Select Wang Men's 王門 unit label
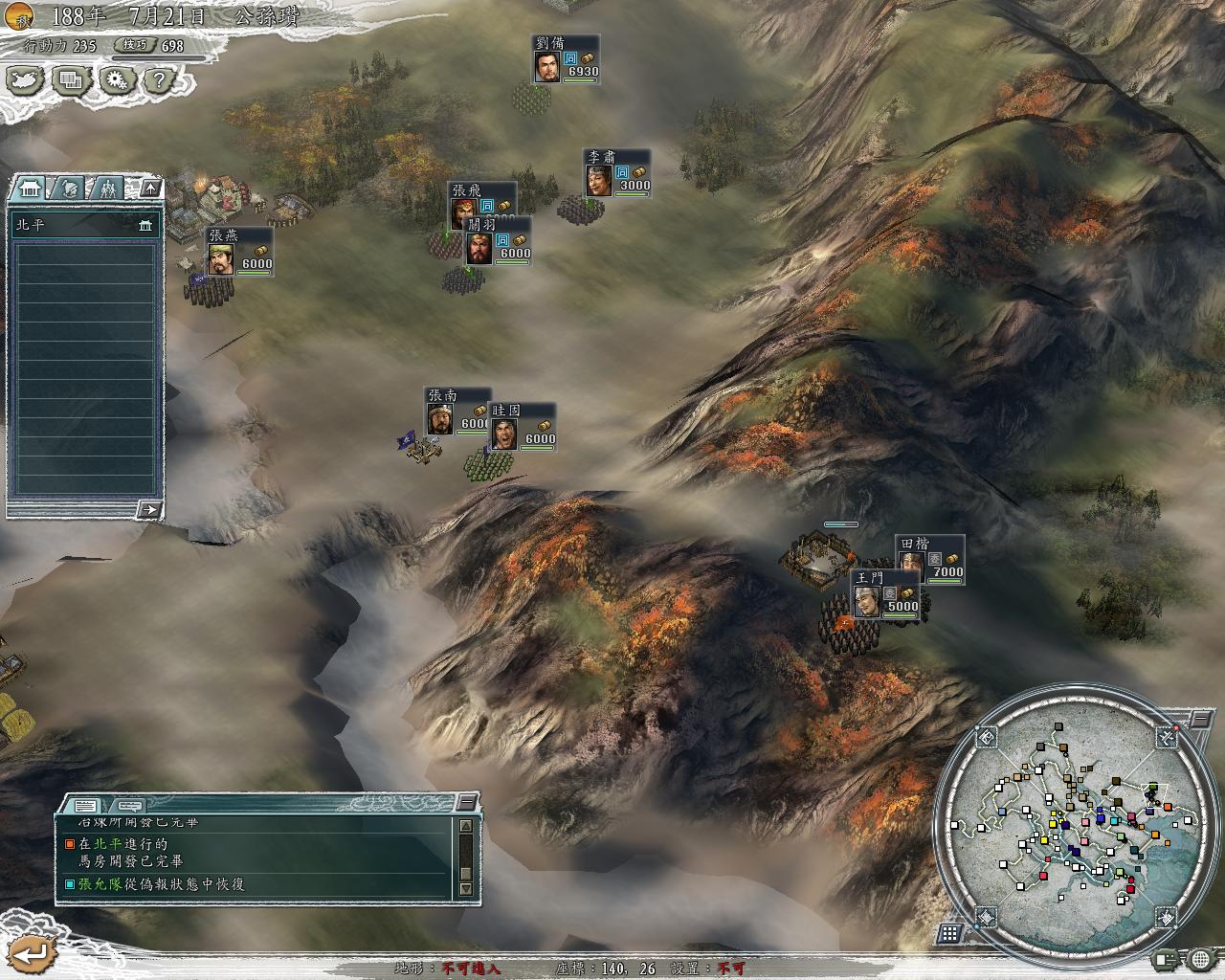This screenshot has width=1225, height=980. pos(884,594)
